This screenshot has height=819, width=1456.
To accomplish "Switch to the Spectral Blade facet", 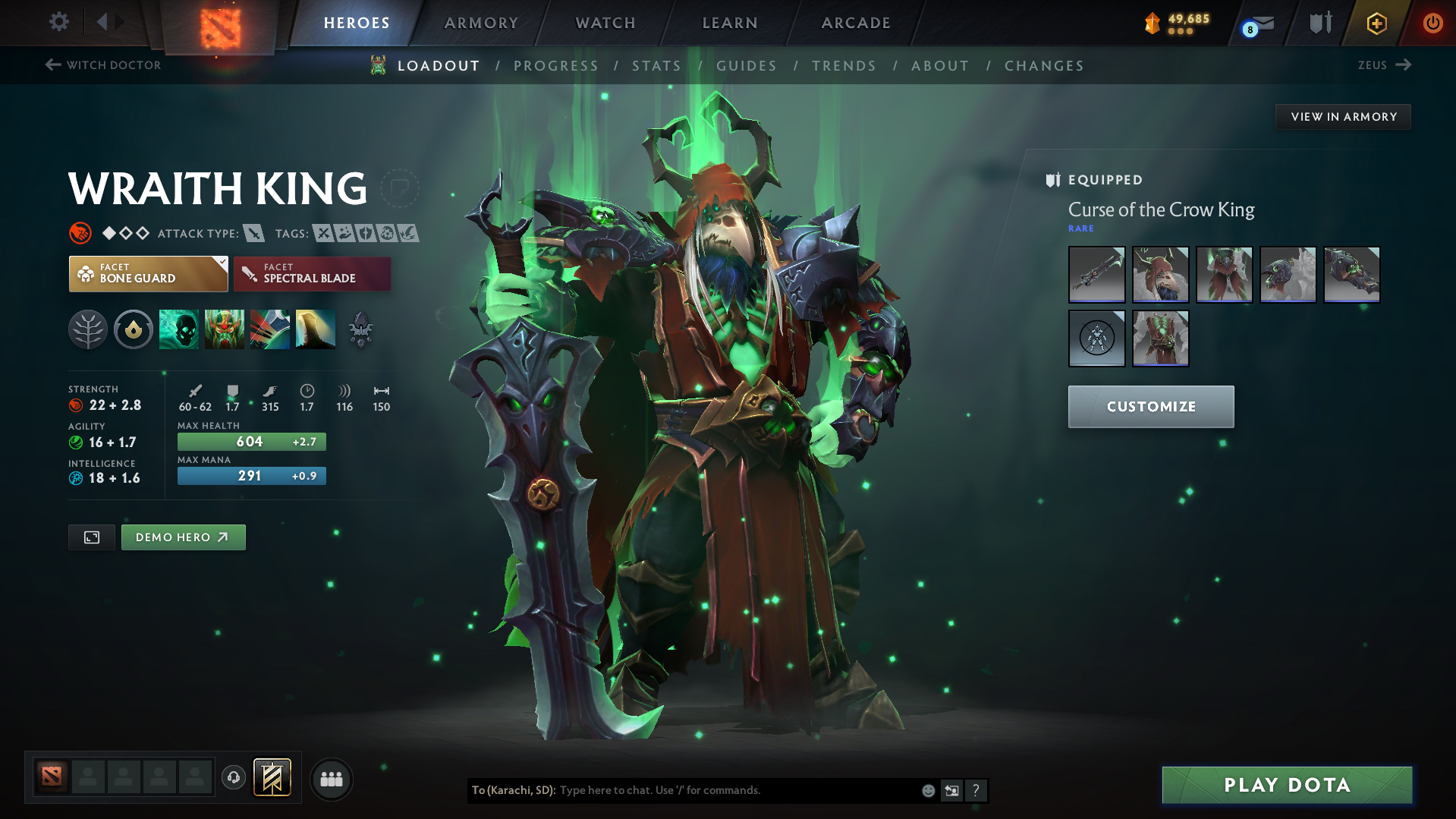I will pos(311,273).
